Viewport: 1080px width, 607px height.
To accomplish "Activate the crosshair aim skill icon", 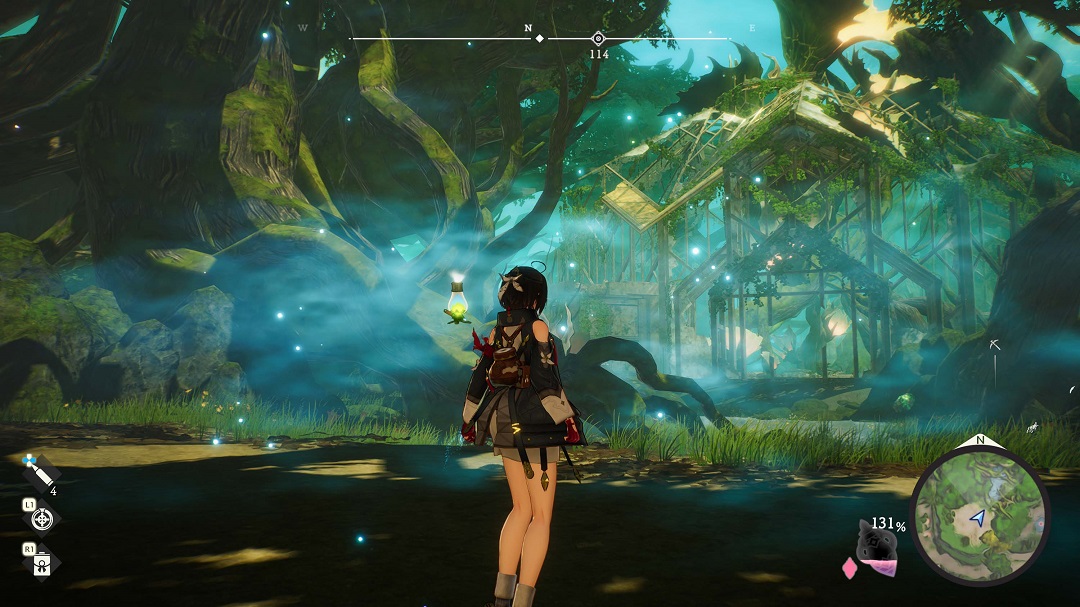I will point(41,518).
